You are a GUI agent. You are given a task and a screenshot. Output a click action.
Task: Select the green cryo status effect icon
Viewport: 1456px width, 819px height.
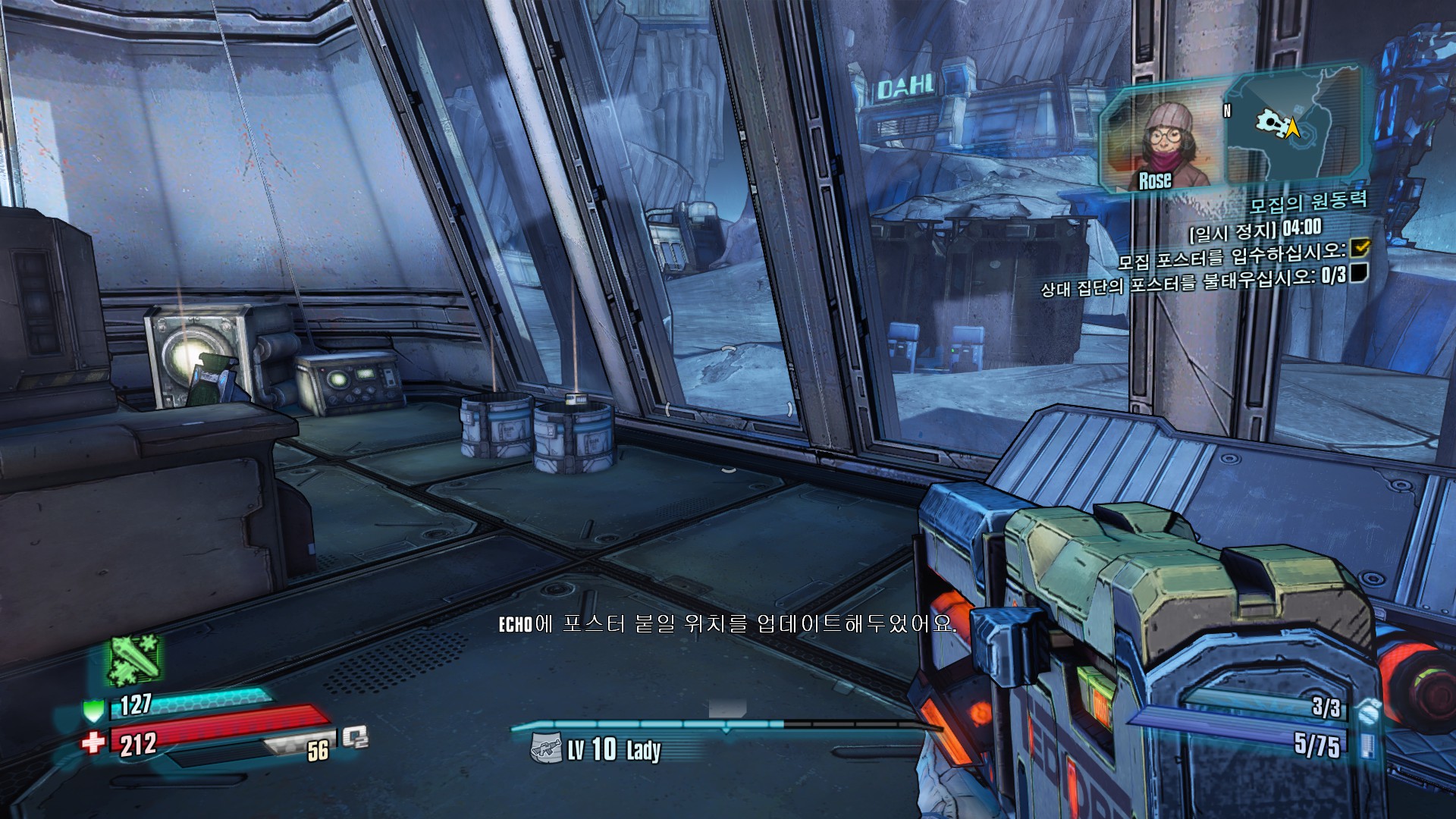coord(134,659)
